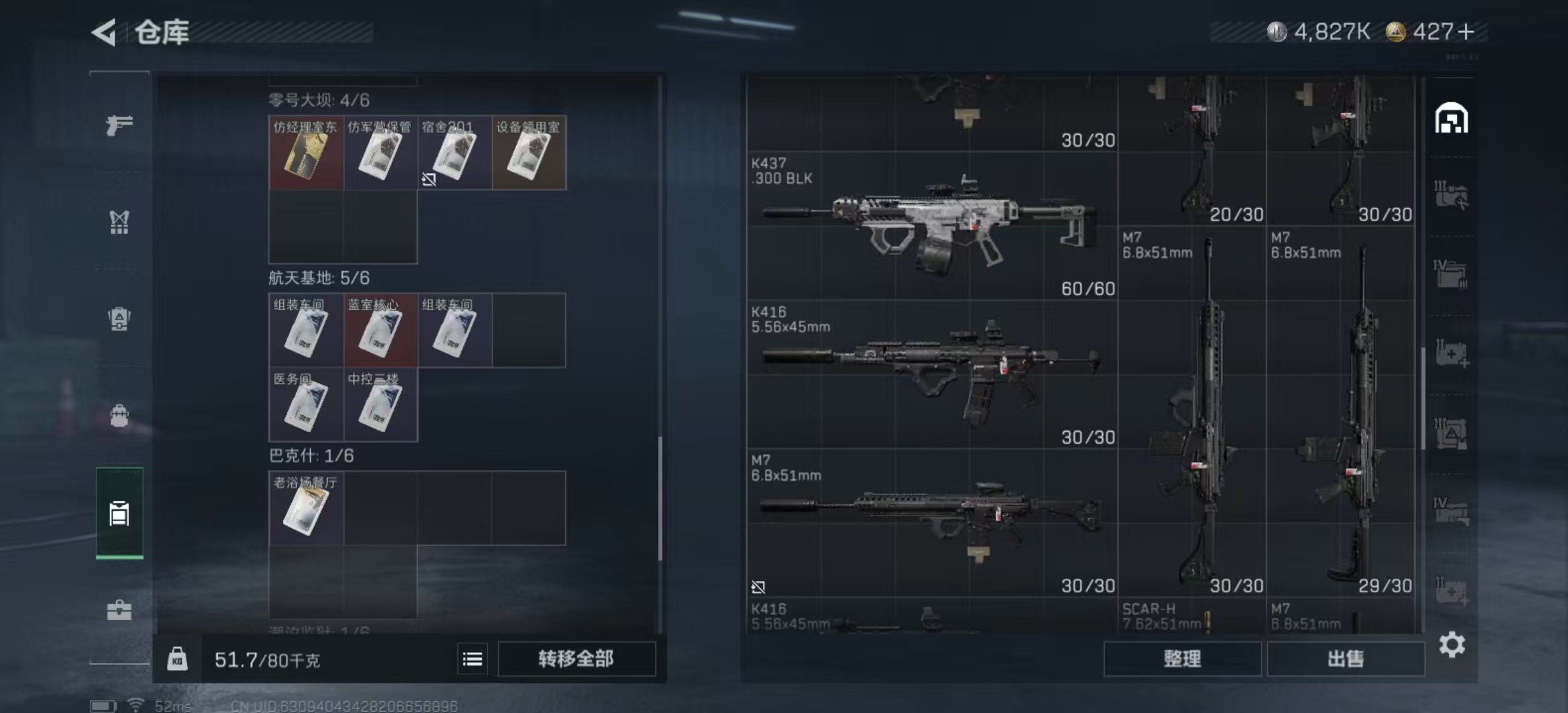Select the 医务间 keycard

(x=306, y=405)
